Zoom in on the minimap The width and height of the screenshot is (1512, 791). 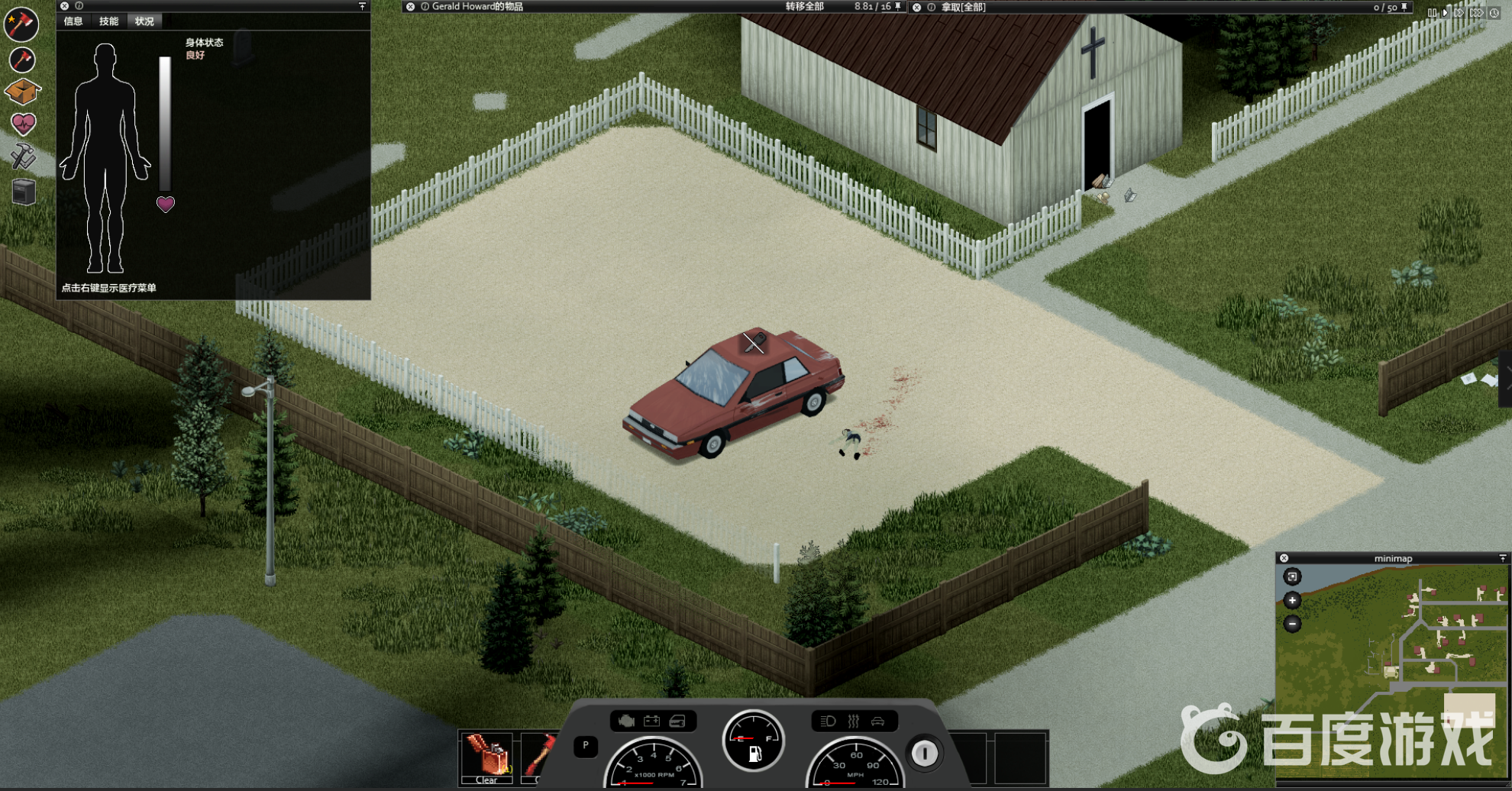point(1292,600)
